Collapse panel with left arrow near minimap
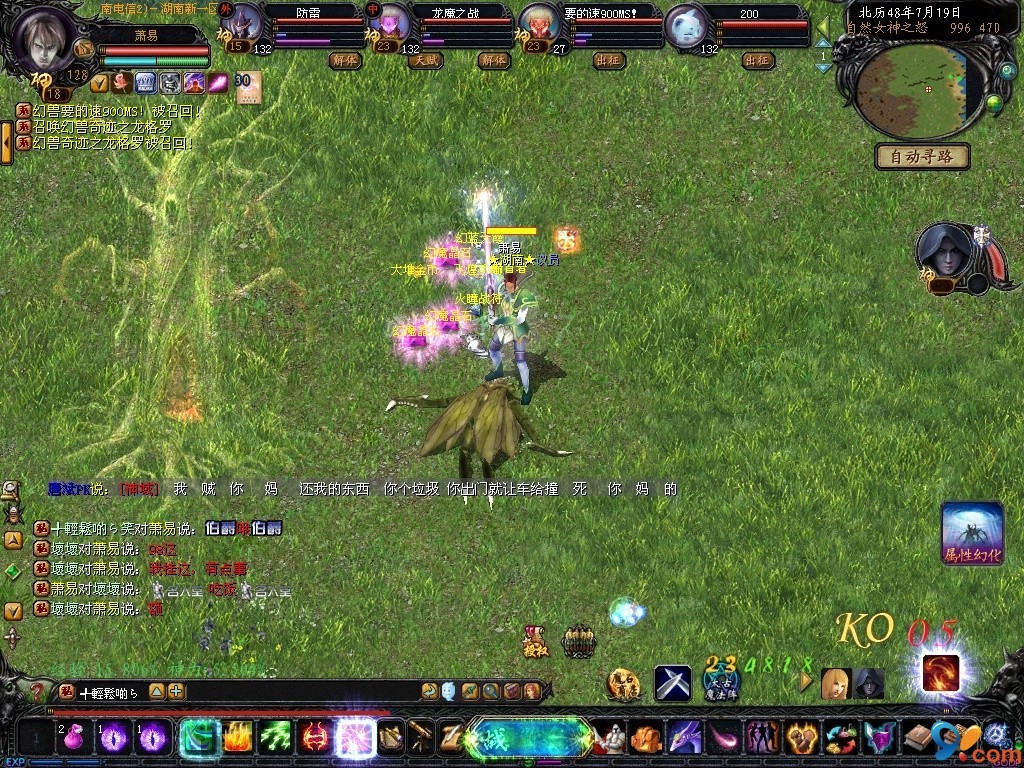 click(x=822, y=25)
